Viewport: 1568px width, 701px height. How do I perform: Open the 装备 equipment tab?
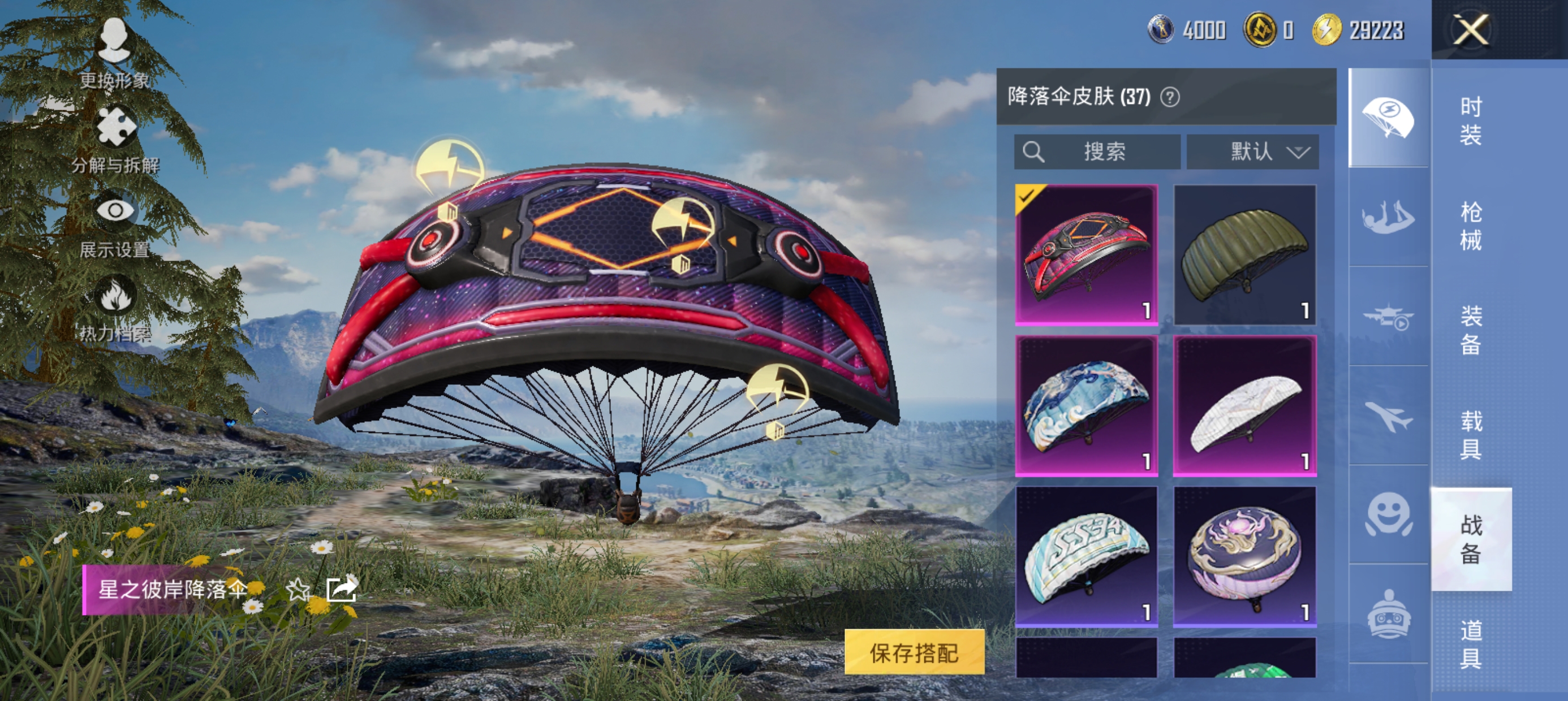(x=1471, y=330)
